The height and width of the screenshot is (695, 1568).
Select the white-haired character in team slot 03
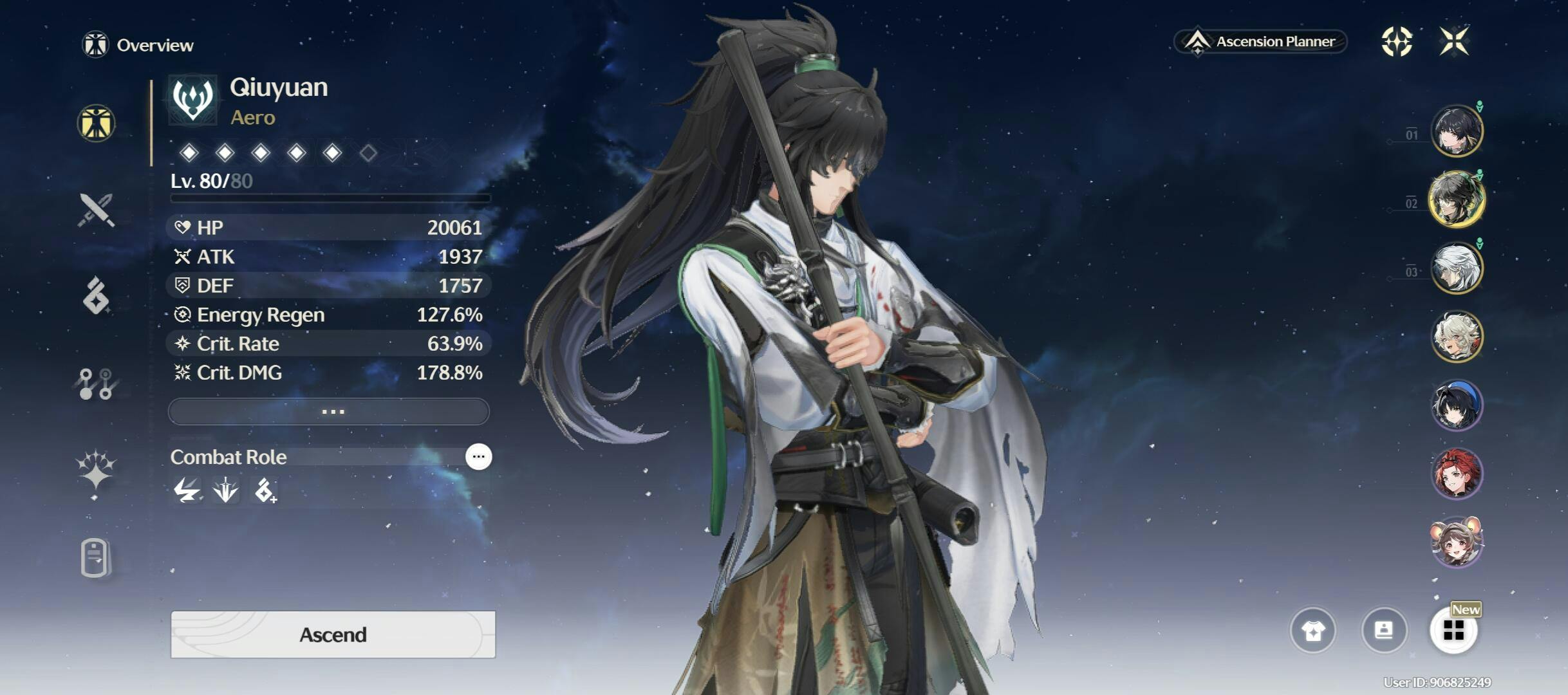[x=1457, y=268]
